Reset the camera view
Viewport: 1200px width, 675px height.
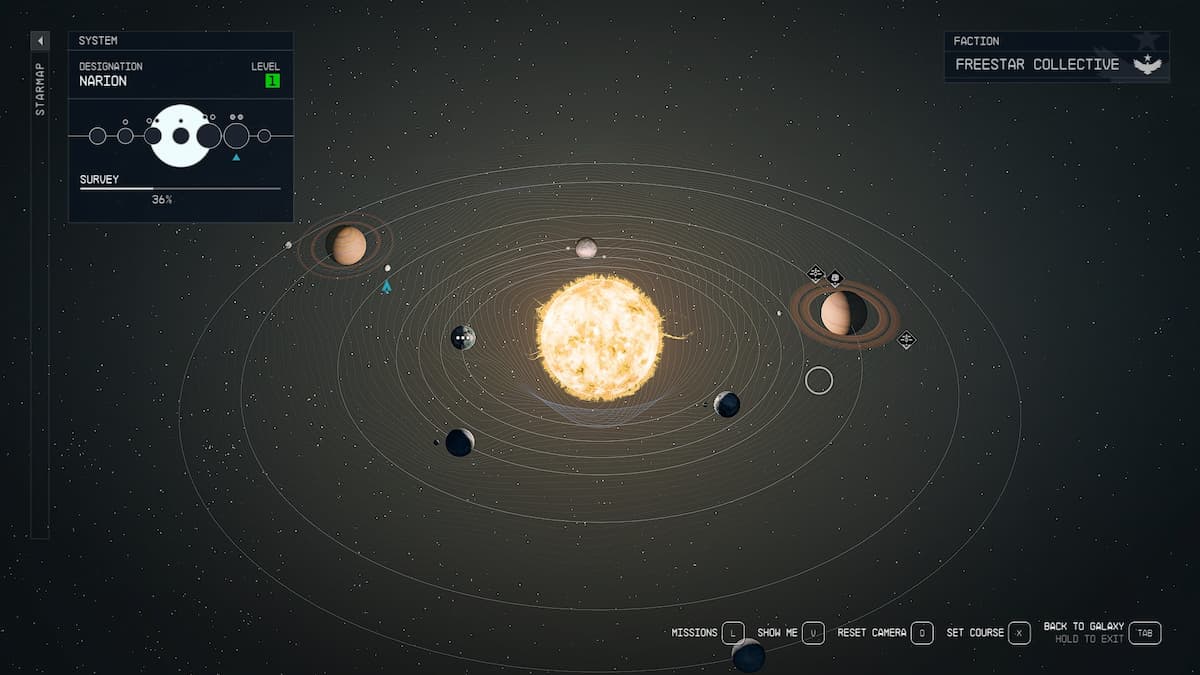click(921, 633)
